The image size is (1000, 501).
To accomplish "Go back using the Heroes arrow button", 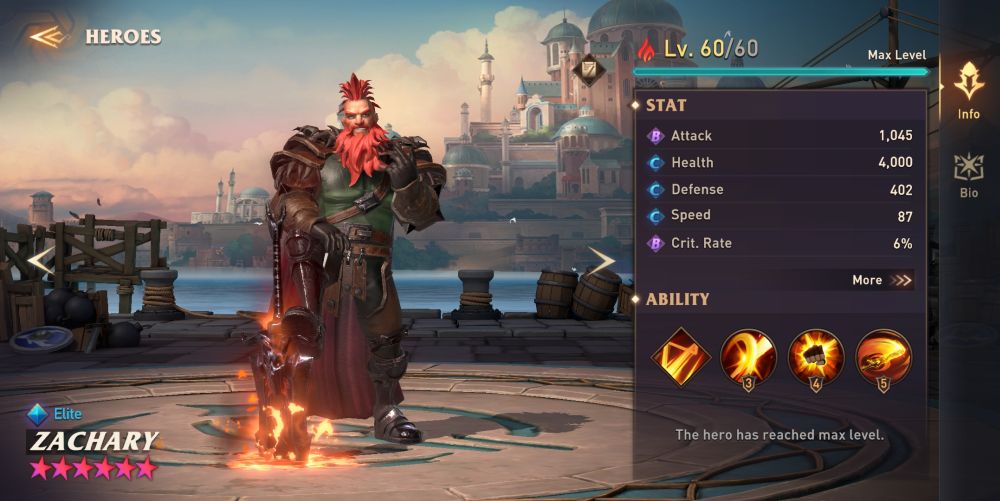I will tap(46, 37).
